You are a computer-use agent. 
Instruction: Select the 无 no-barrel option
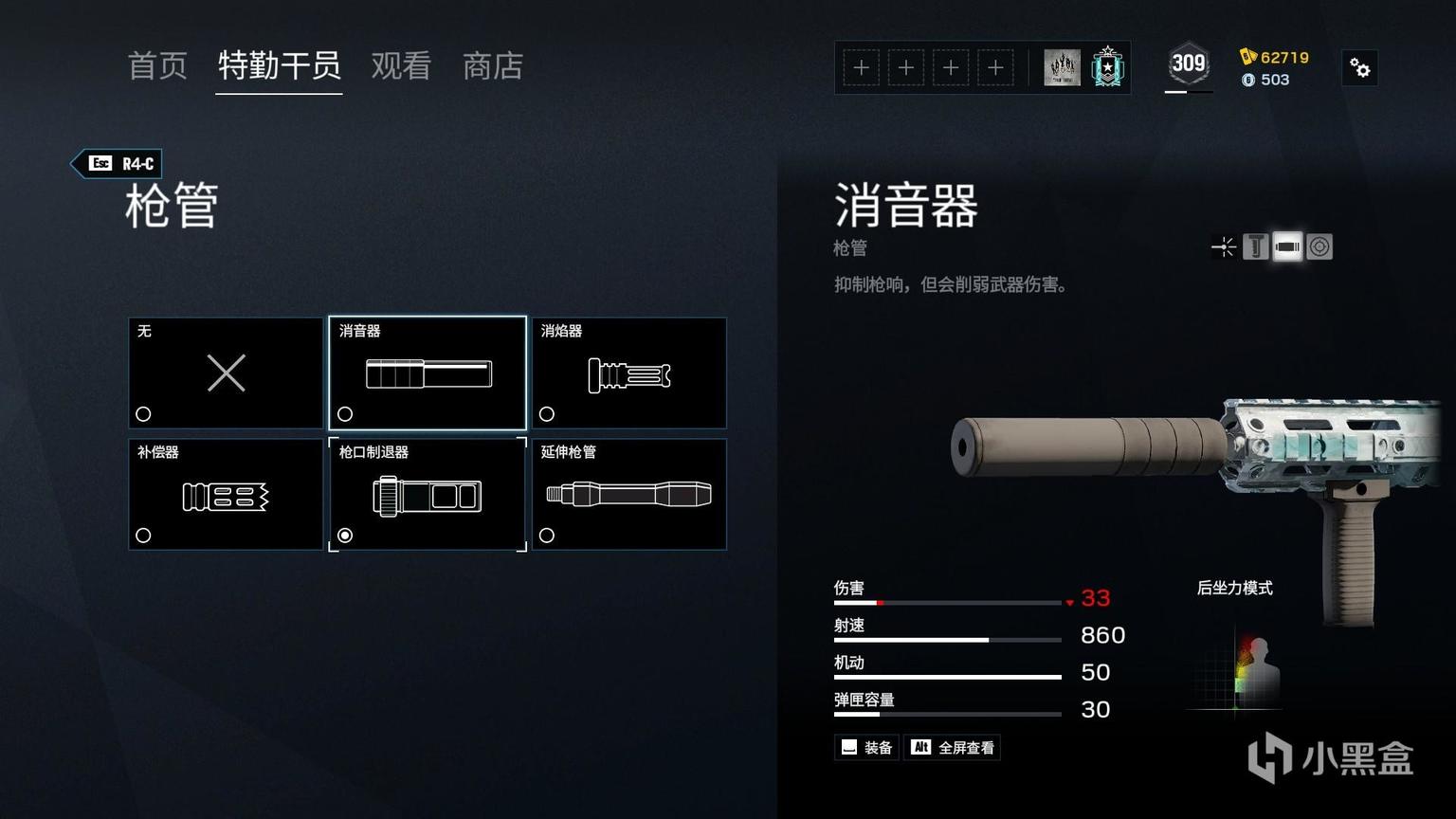tap(226, 373)
